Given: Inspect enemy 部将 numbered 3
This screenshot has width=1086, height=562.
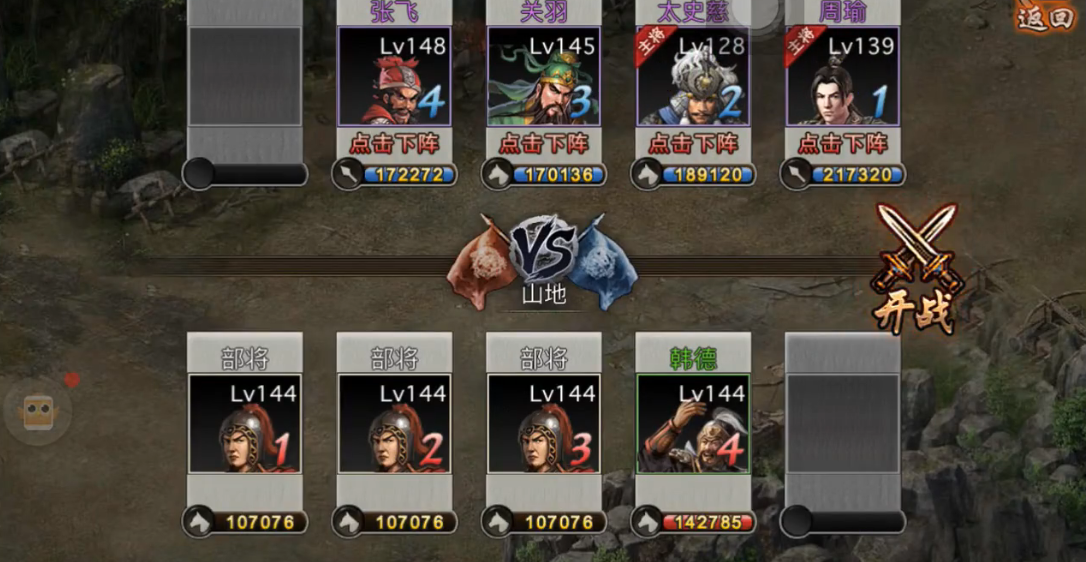Looking at the screenshot, I should pos(543,424).
